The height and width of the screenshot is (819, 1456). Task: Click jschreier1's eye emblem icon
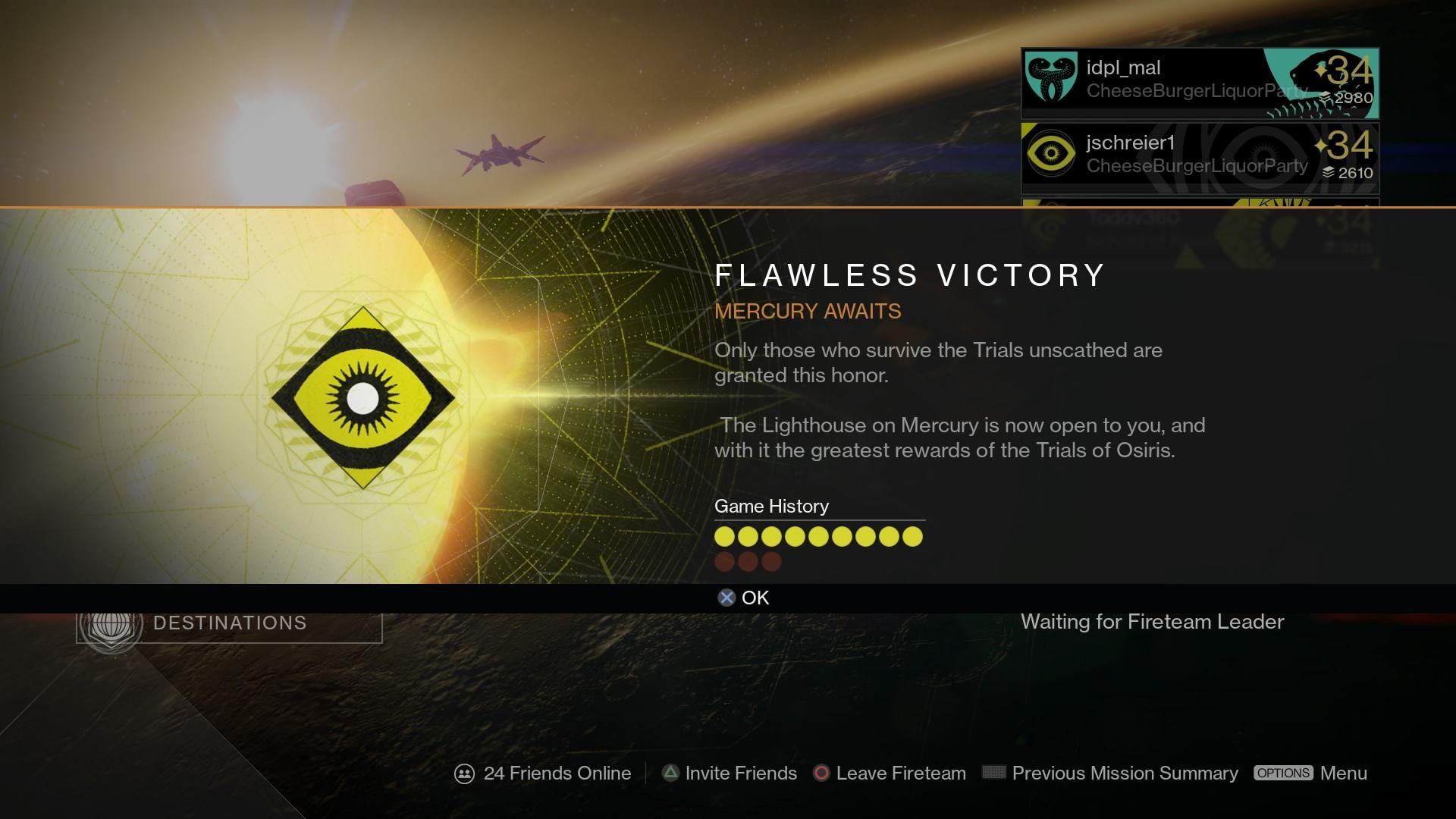1052,154
